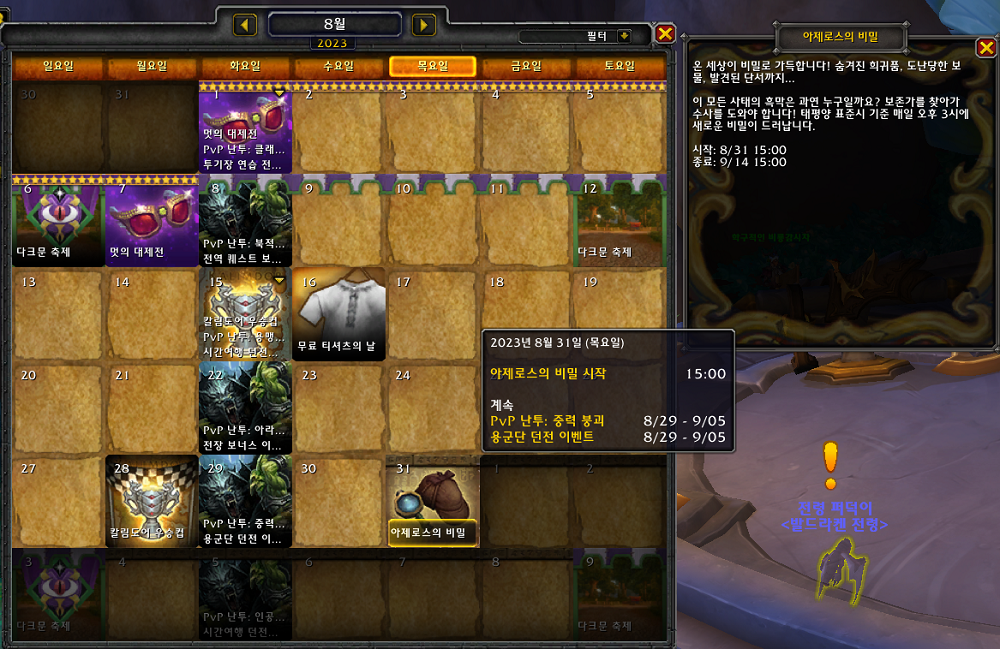1000x649 pixels.
Task: Choose the August 1 event tile
Action: [245, 128]
